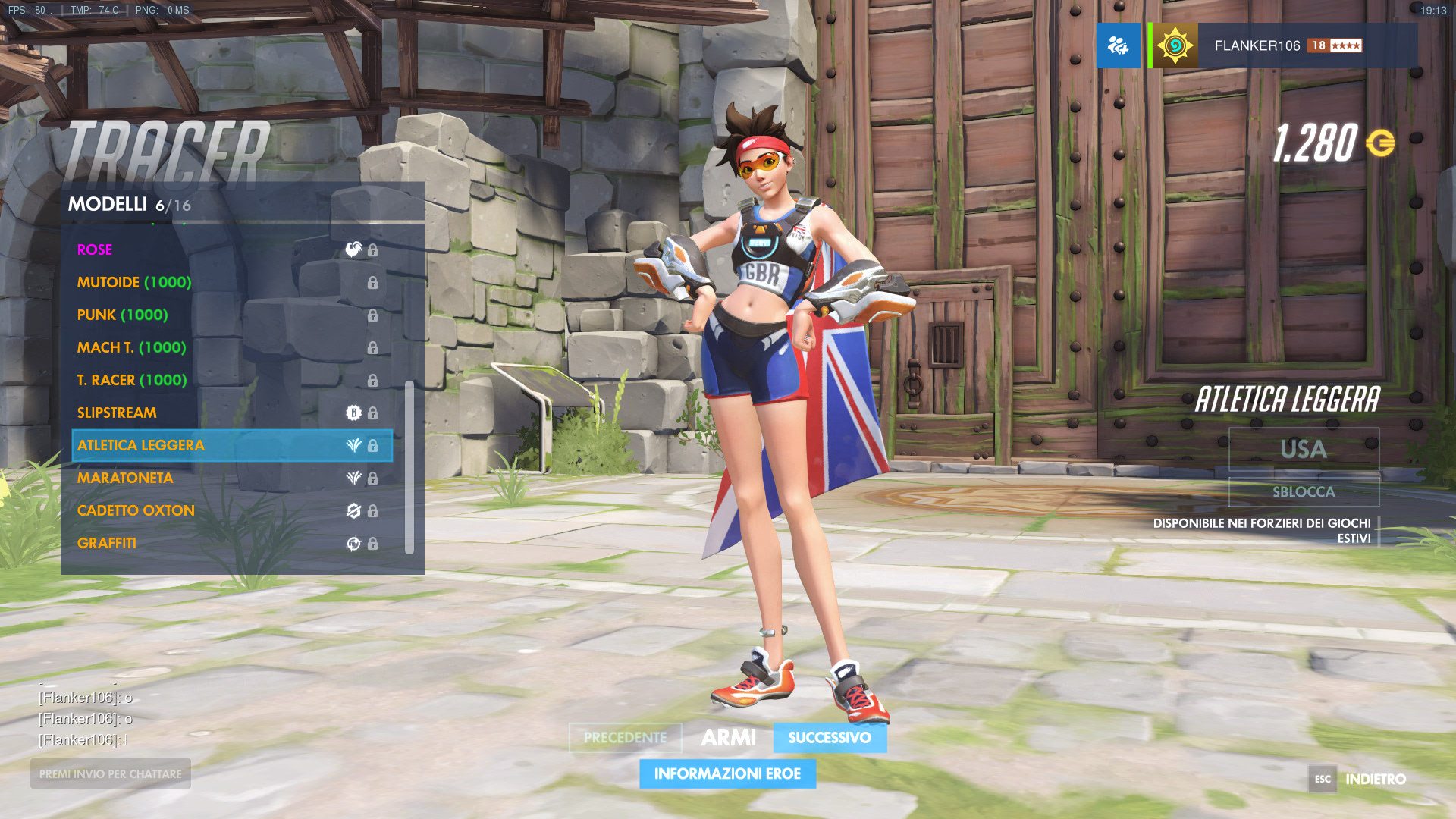
Task: Select the Rose skin
Action: coord(227,249)
